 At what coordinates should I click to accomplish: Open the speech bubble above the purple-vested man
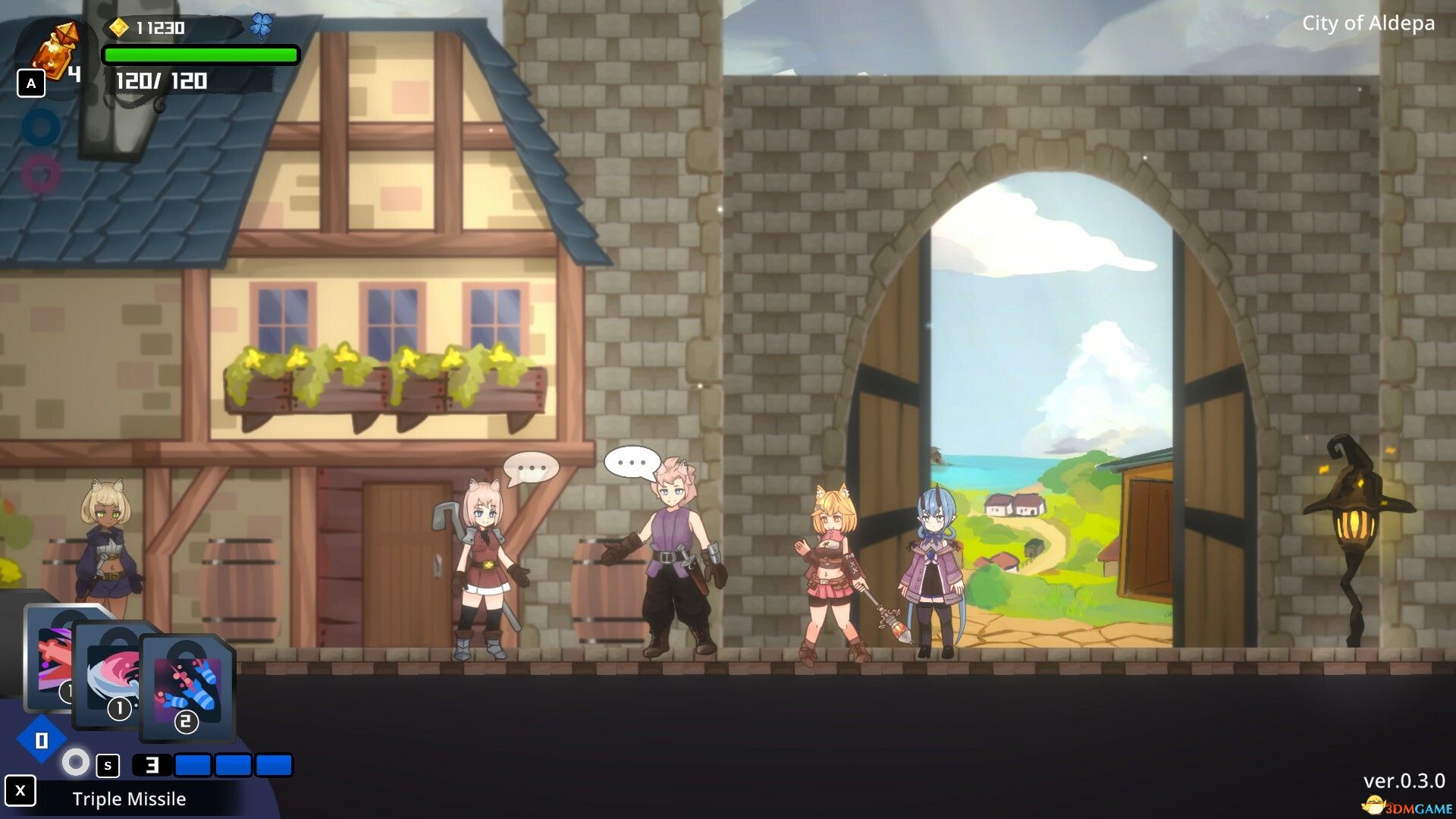[631, 460]
